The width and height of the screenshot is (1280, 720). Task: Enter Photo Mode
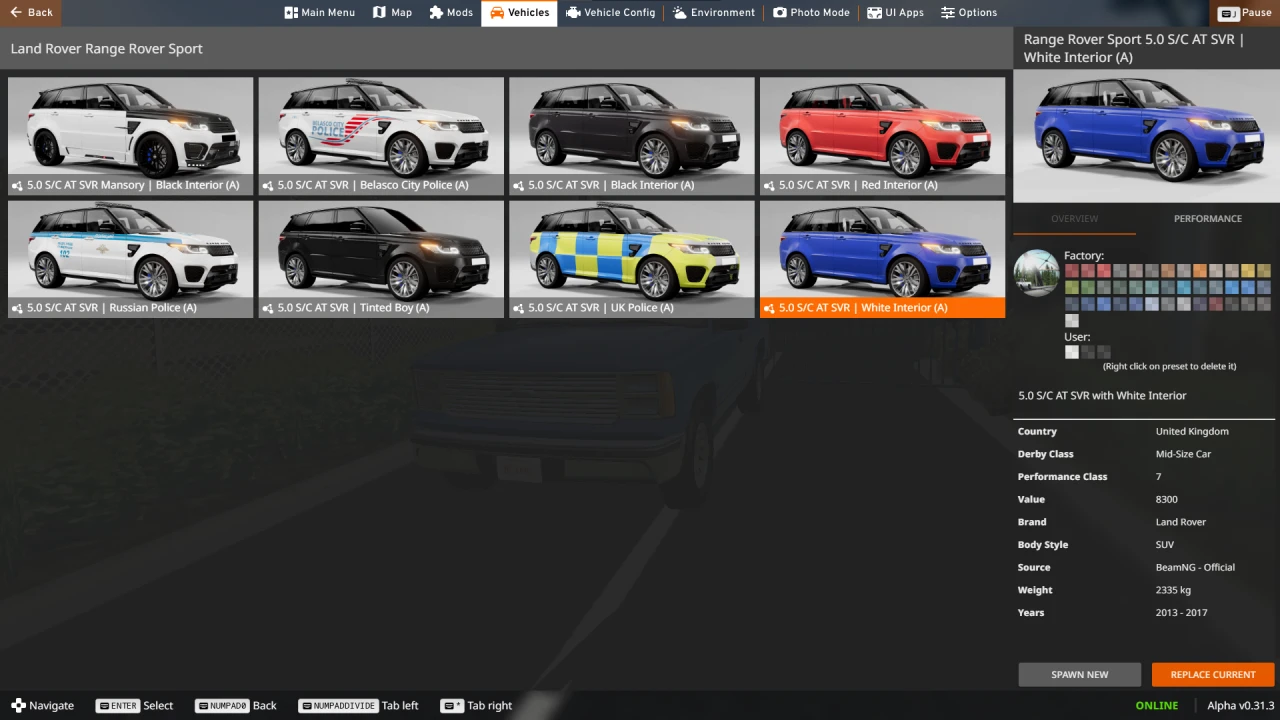(x=811, y=12)
